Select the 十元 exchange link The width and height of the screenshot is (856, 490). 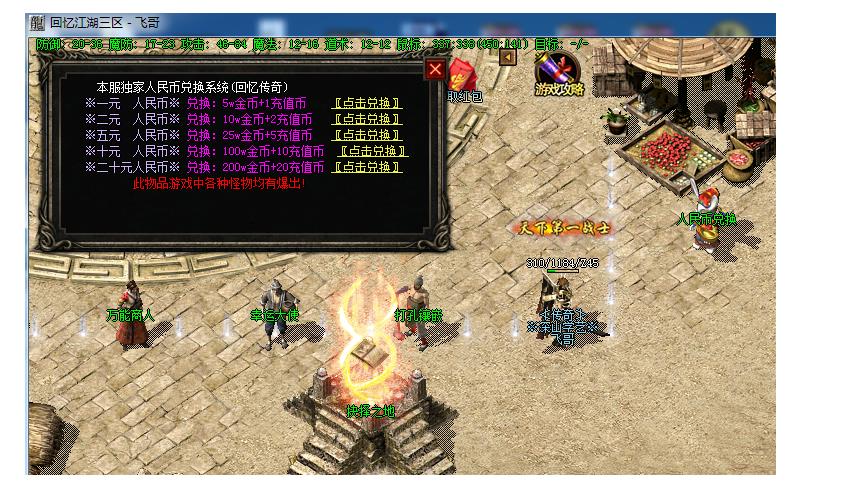[373, 151]
